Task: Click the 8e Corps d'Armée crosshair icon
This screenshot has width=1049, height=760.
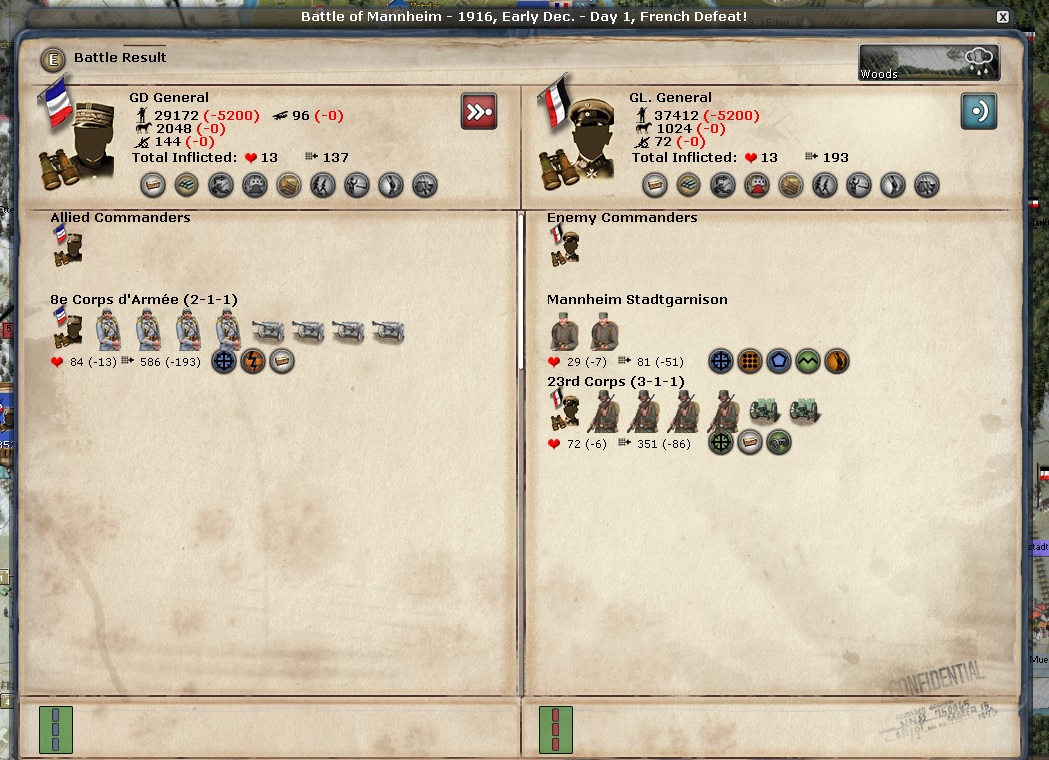Action: point(224,361)
